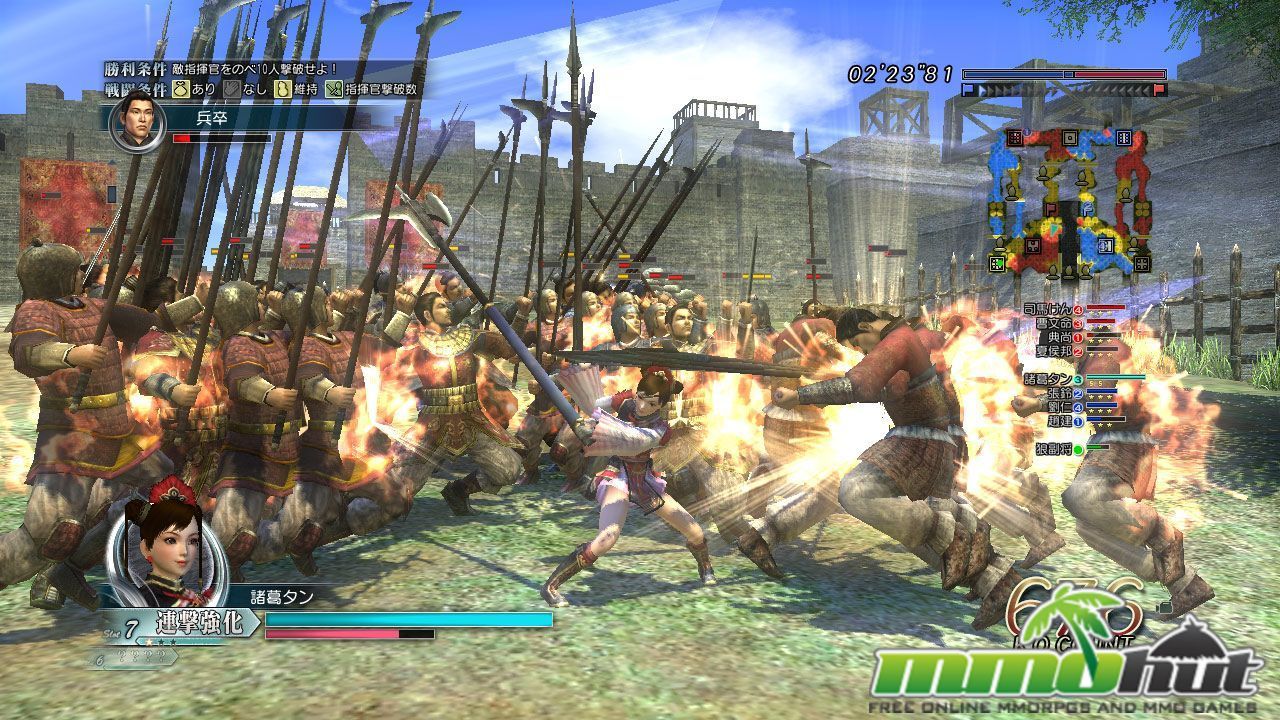Image resolution: width=1280 pixels, height=720 pixels.
Task: Select 司馬けん in the player list
Action: point(1046,309)
